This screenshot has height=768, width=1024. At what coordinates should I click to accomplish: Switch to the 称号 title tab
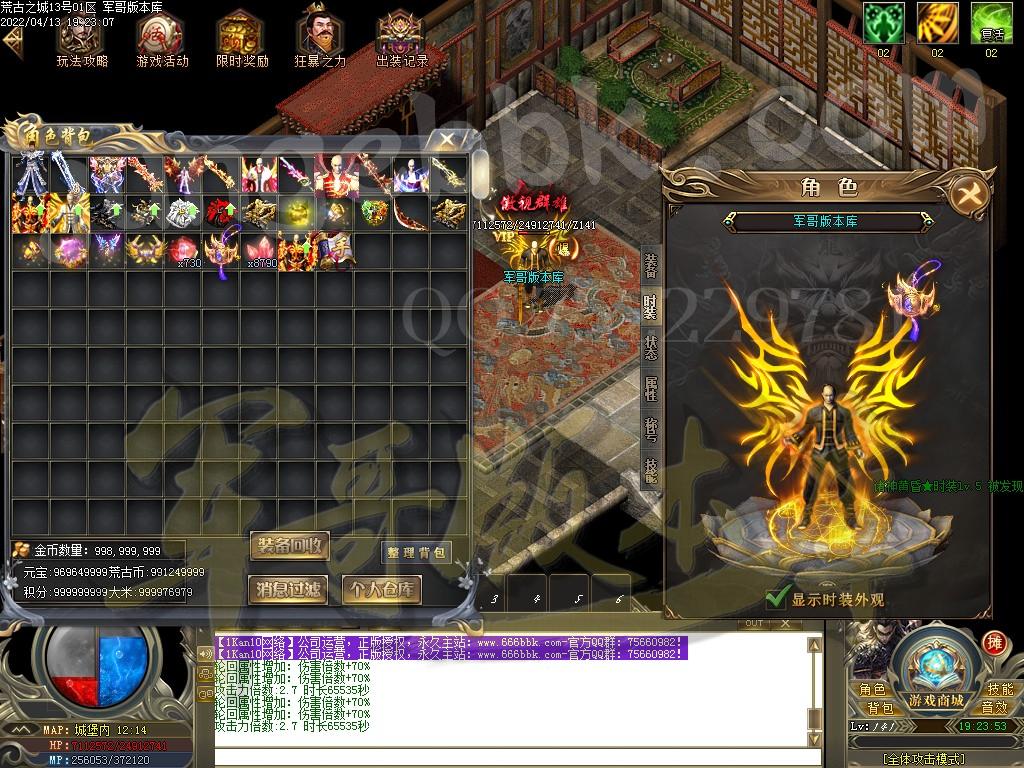[x=651, y=430]
